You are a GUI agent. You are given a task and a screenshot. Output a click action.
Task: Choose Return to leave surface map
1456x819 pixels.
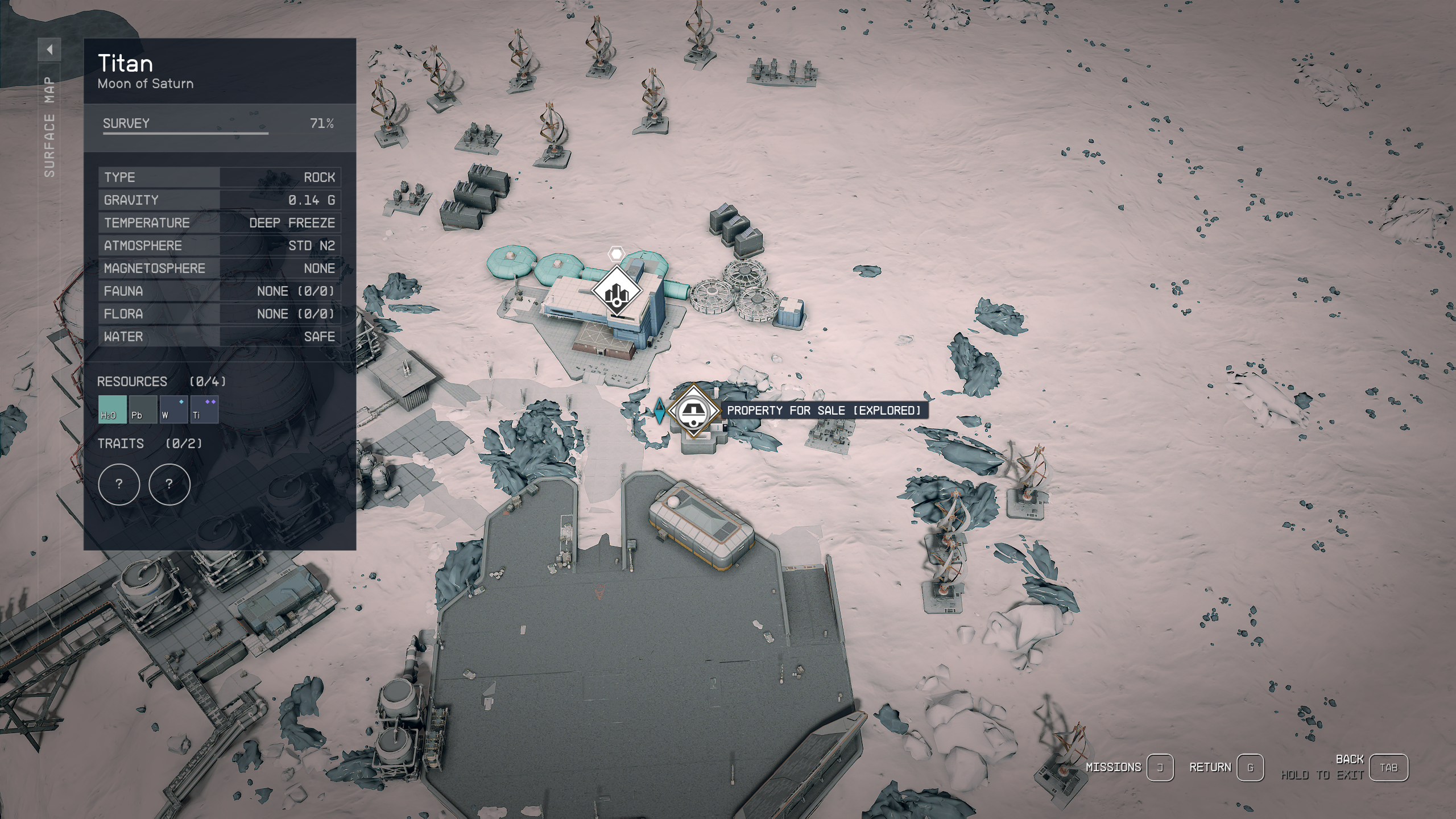point(1250,768)
